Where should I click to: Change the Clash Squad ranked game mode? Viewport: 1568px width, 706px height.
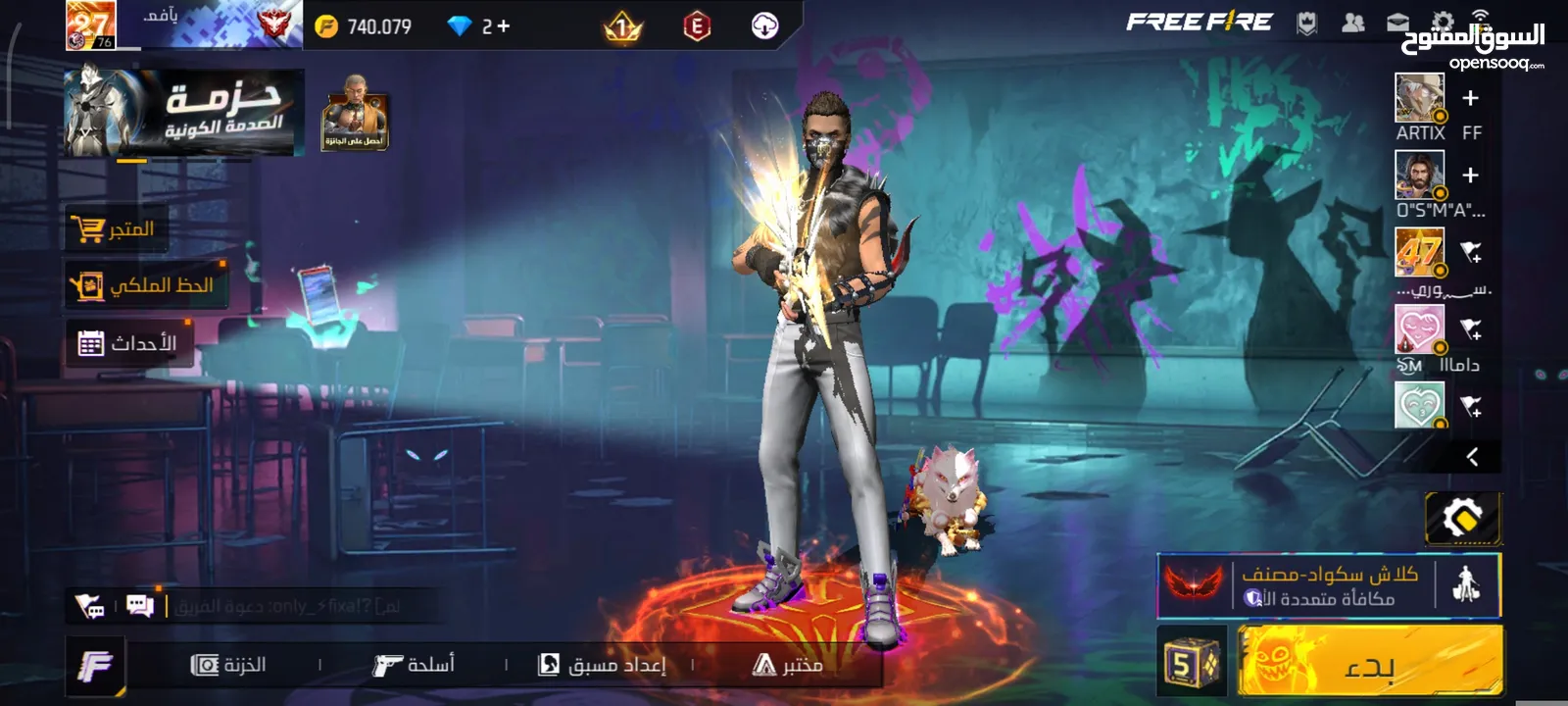point(1328,586)
